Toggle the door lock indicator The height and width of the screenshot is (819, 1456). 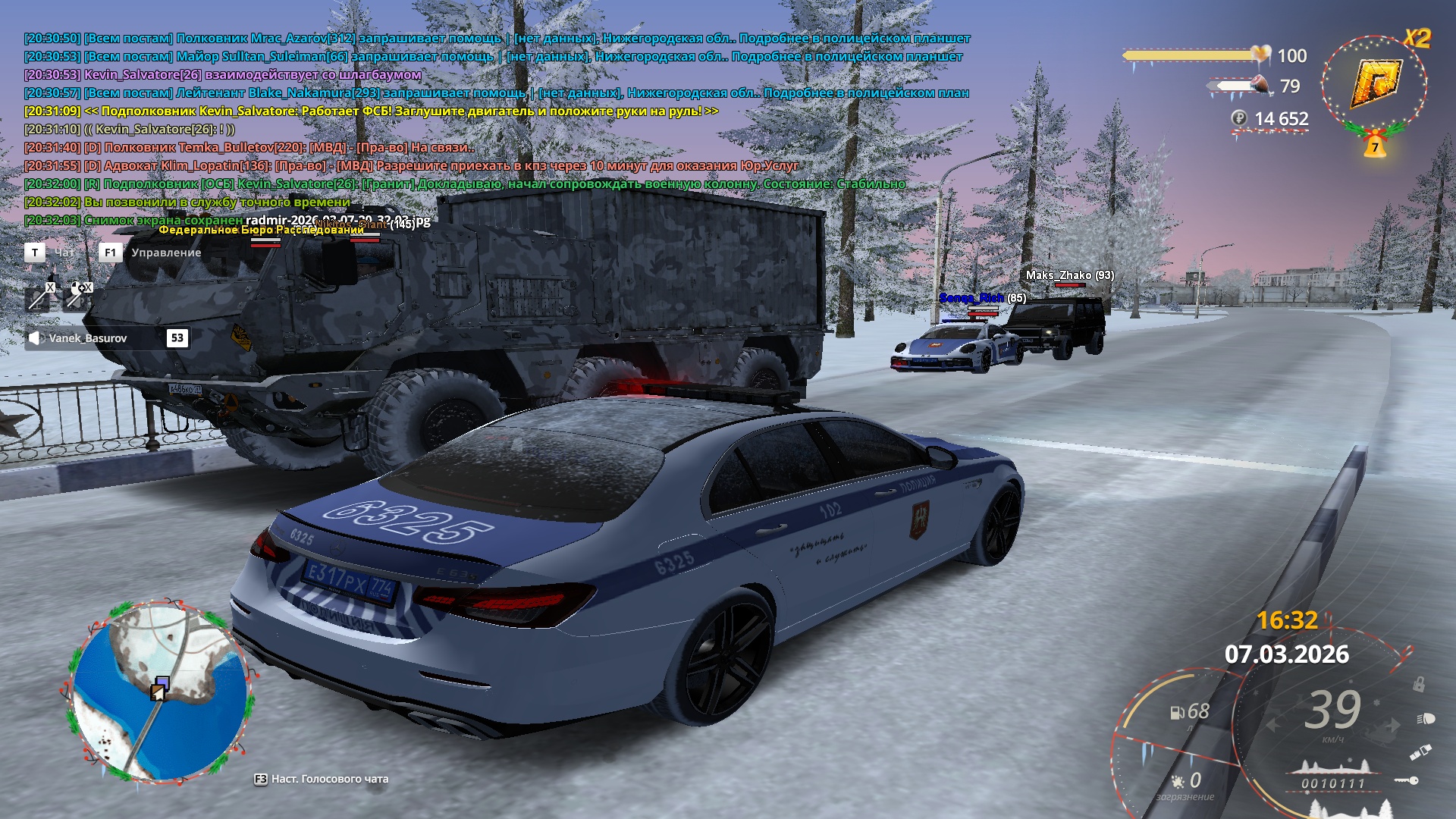coord(1418,684)
